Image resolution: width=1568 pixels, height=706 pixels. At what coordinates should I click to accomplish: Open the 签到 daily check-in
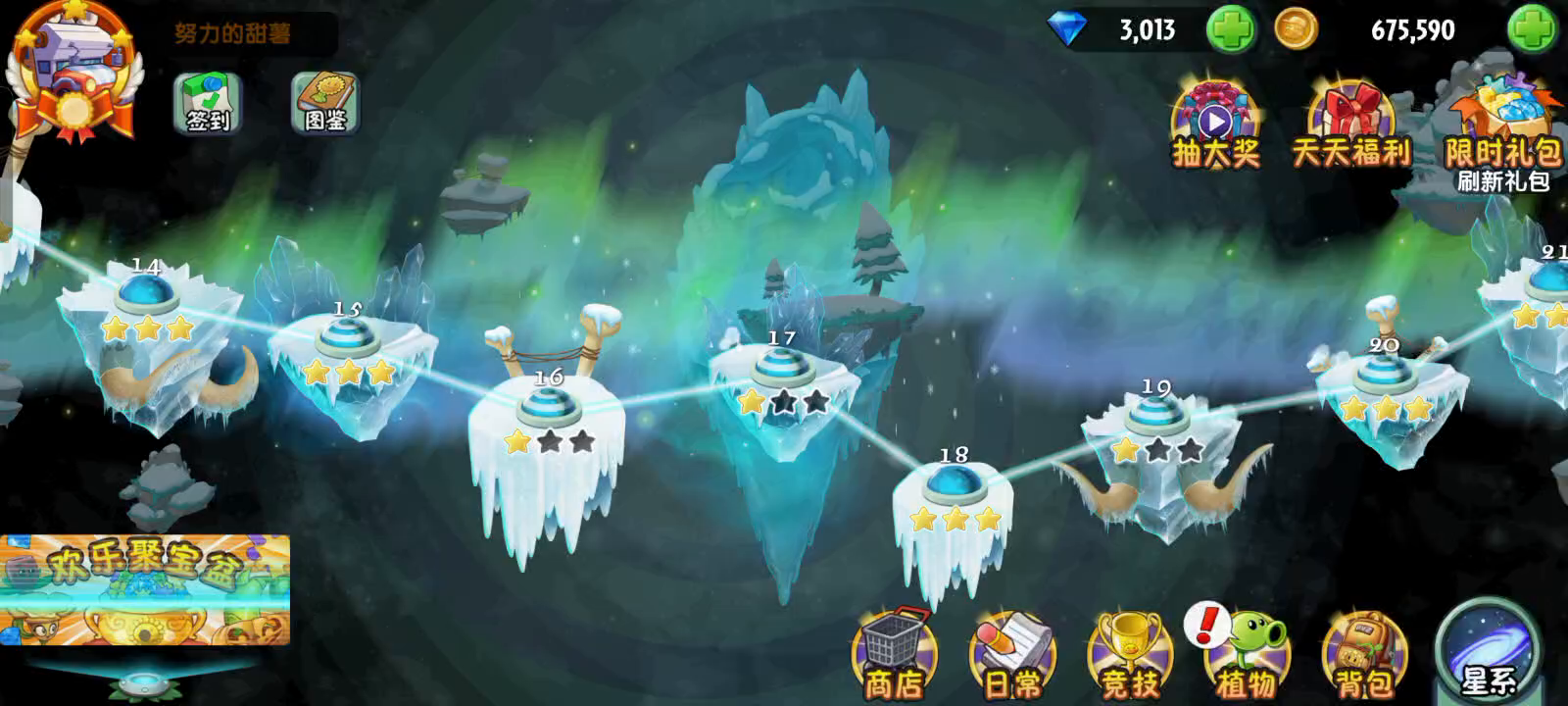[x=207, y=103]
